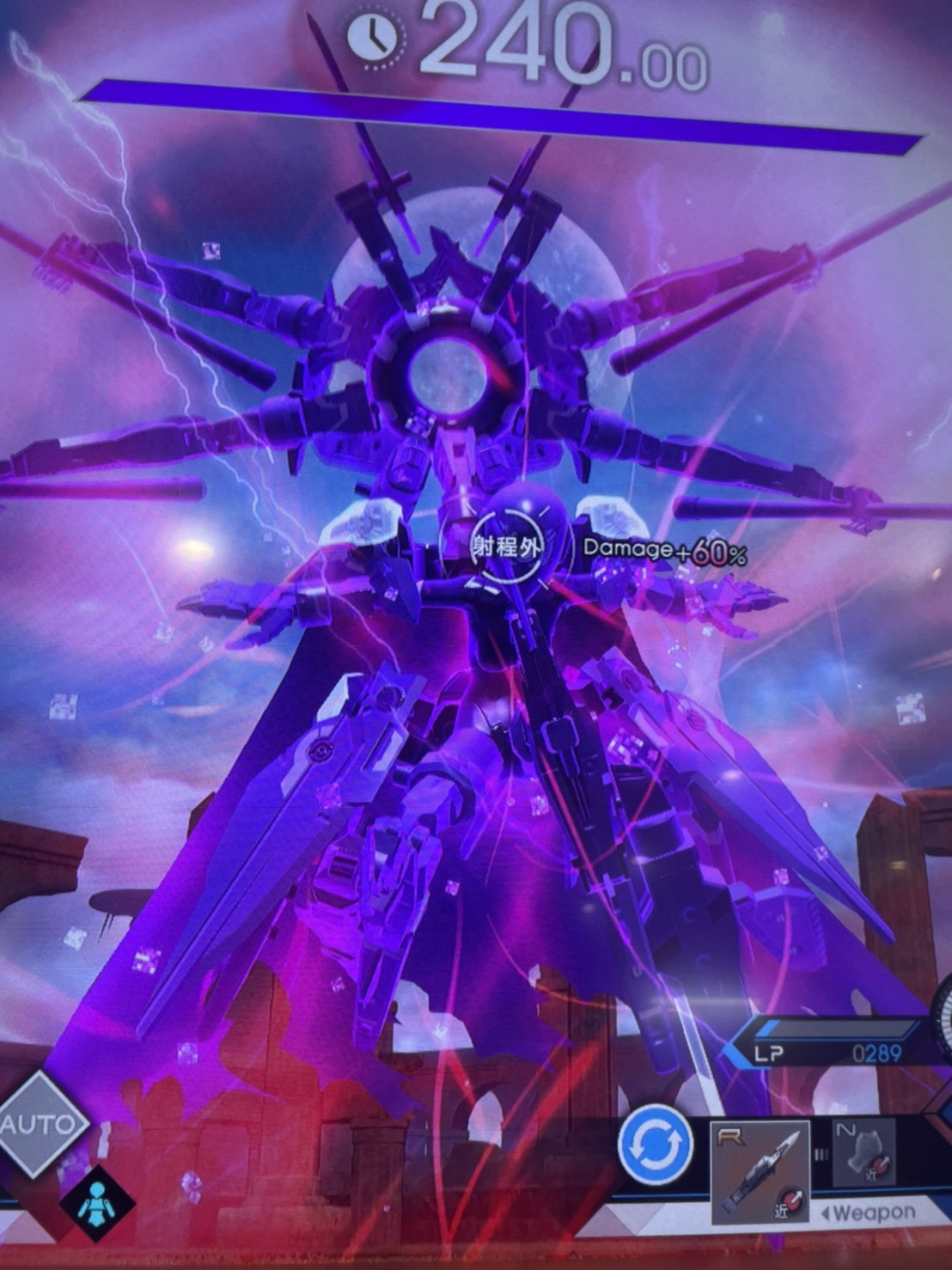Select the R-rank blade weapon slot

(760, 1171)
